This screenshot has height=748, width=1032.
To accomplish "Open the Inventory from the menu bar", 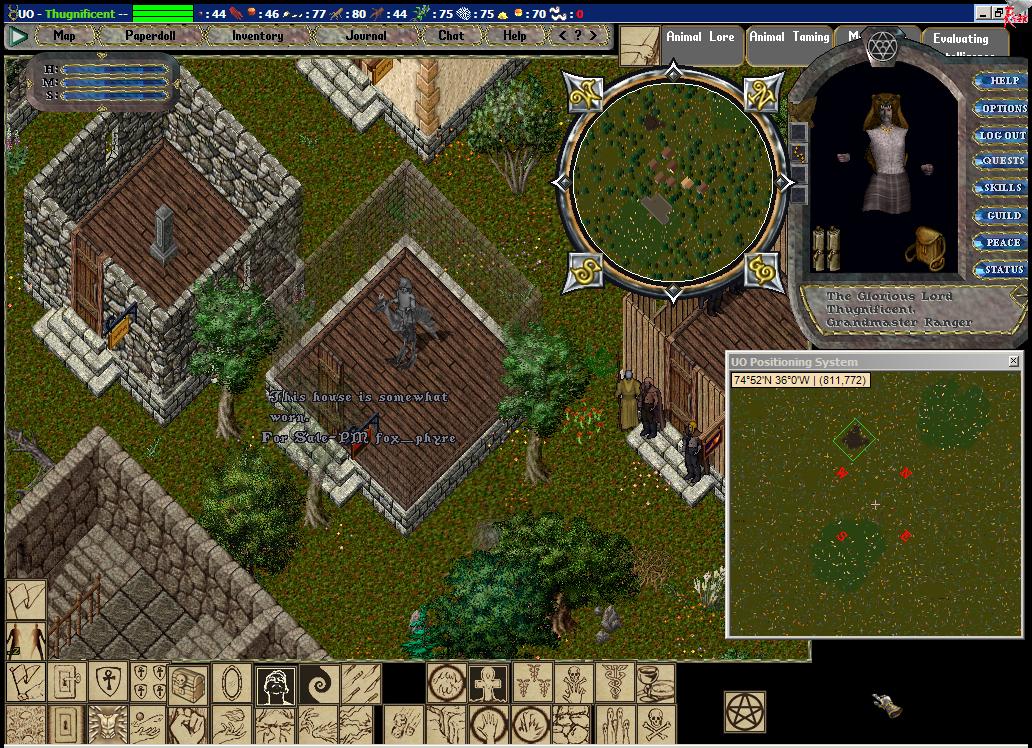I will point(257,36).
